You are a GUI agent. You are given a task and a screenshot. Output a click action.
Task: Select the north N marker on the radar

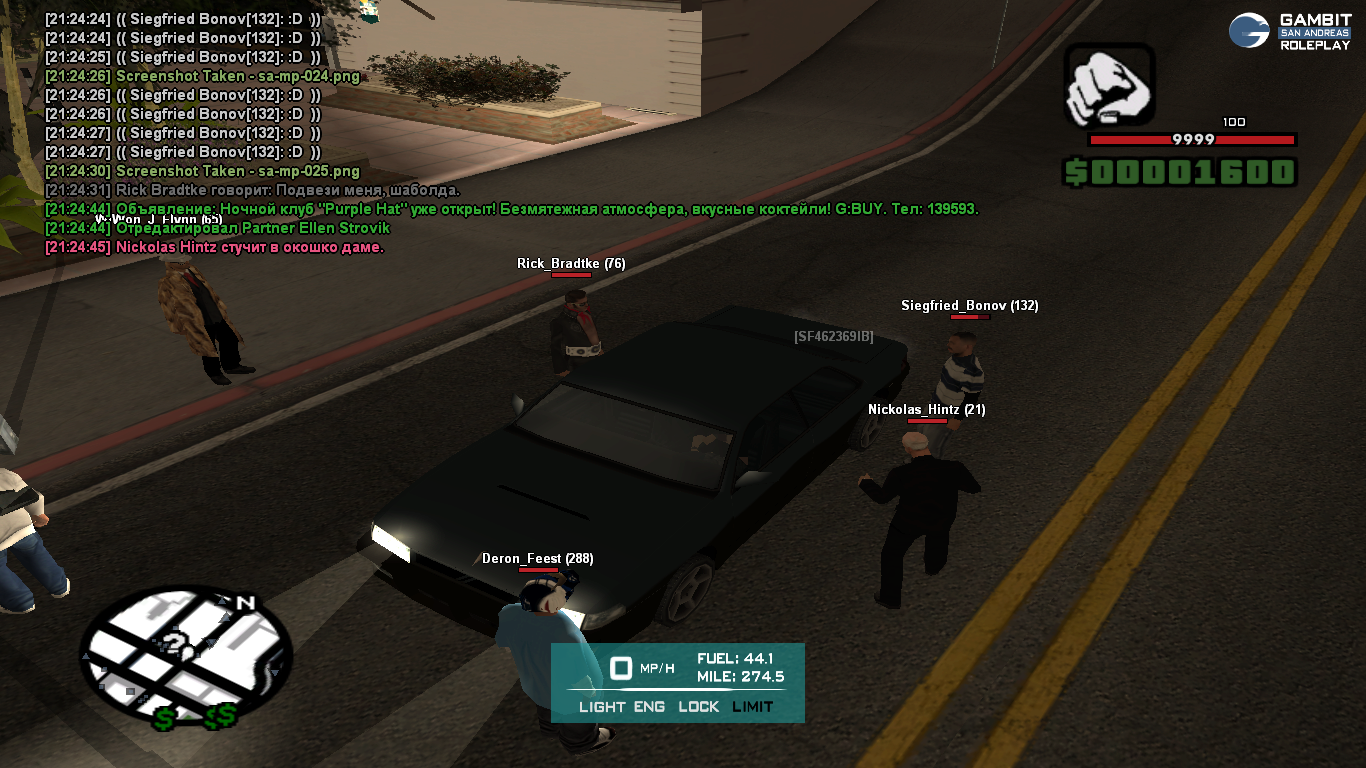pyautogui.click(x=245, y=602)
